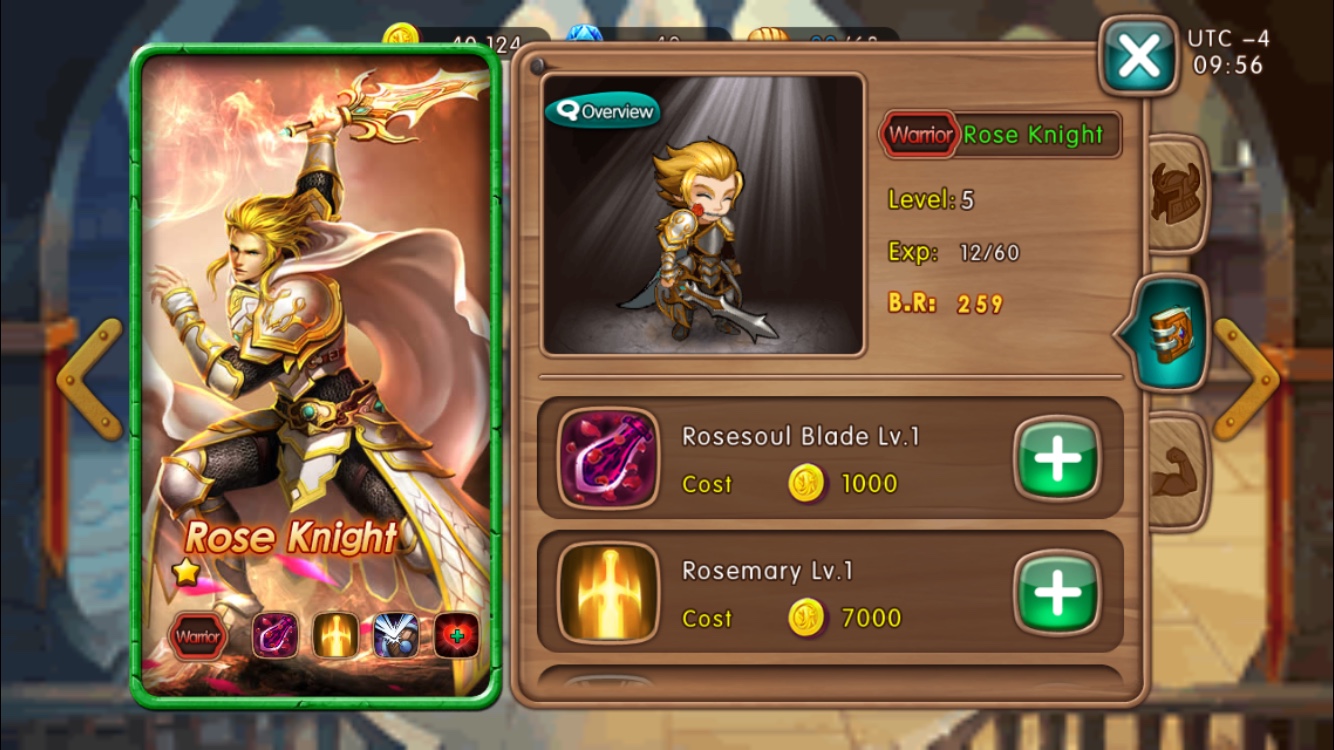
Task: Open the hero Overview
Action: coord(603,111)
